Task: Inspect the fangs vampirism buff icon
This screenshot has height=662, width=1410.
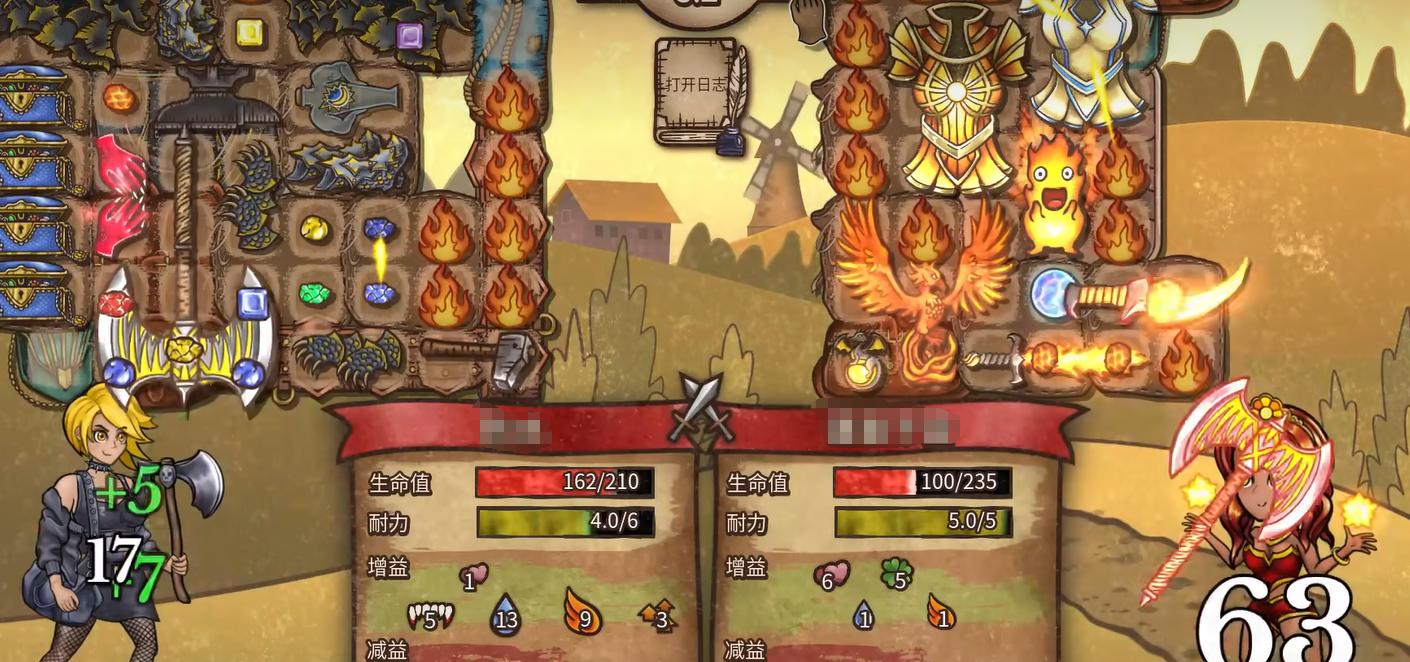Action: (x=429, y=615)
